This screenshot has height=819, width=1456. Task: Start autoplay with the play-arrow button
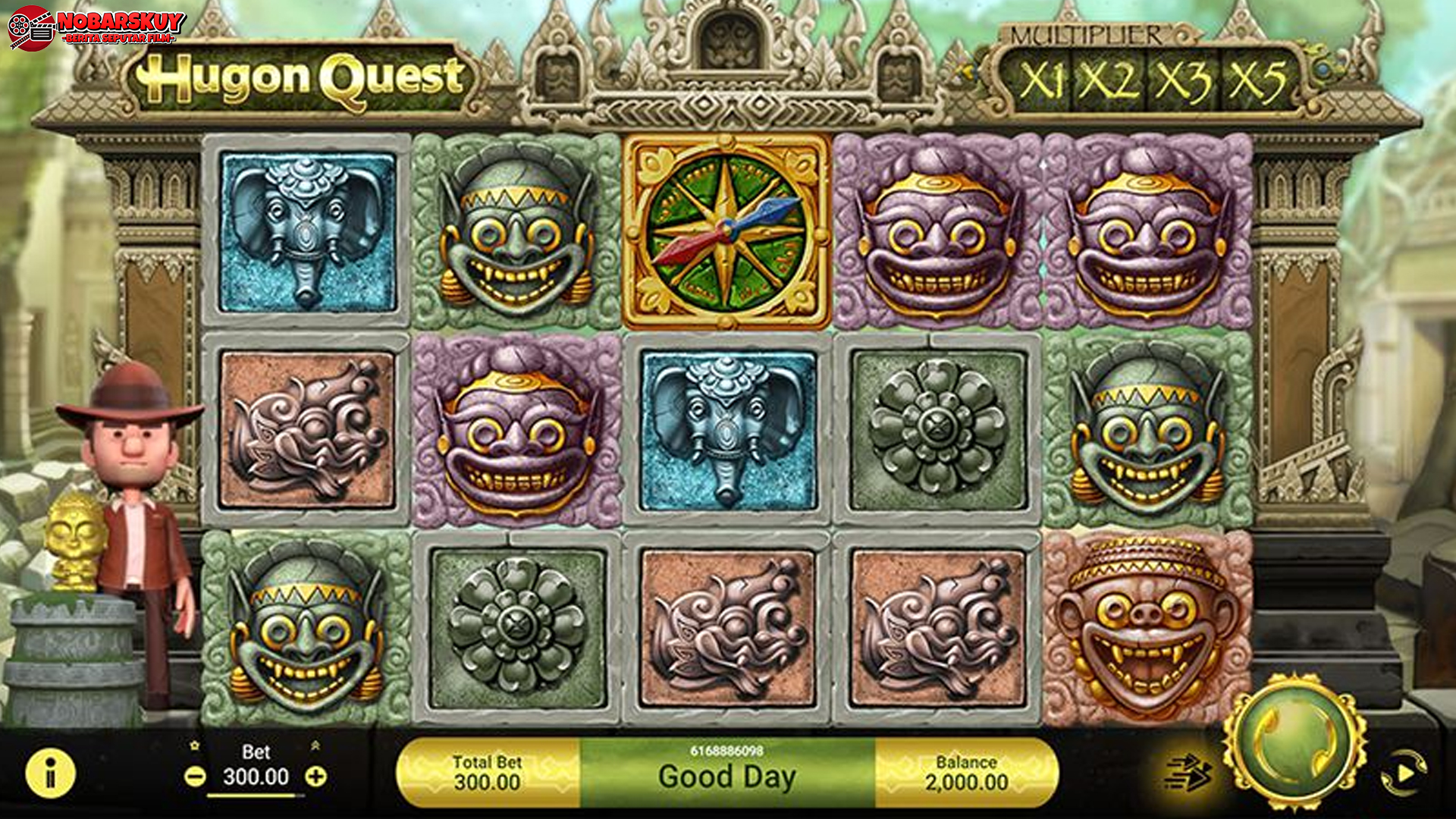pos(1404,773)
